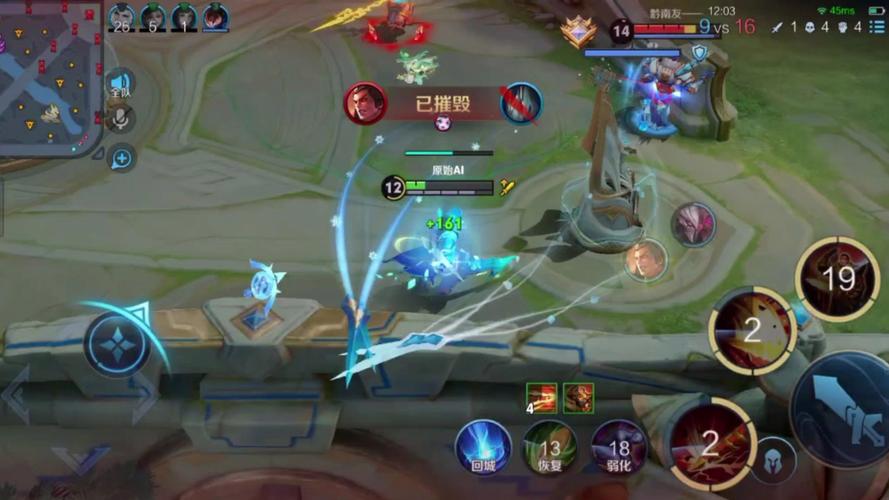Image resolution: width=889 pixels, height=500 pixels.
Task: Cast the 弱化 summoner spell
Action: click(618, 447)
